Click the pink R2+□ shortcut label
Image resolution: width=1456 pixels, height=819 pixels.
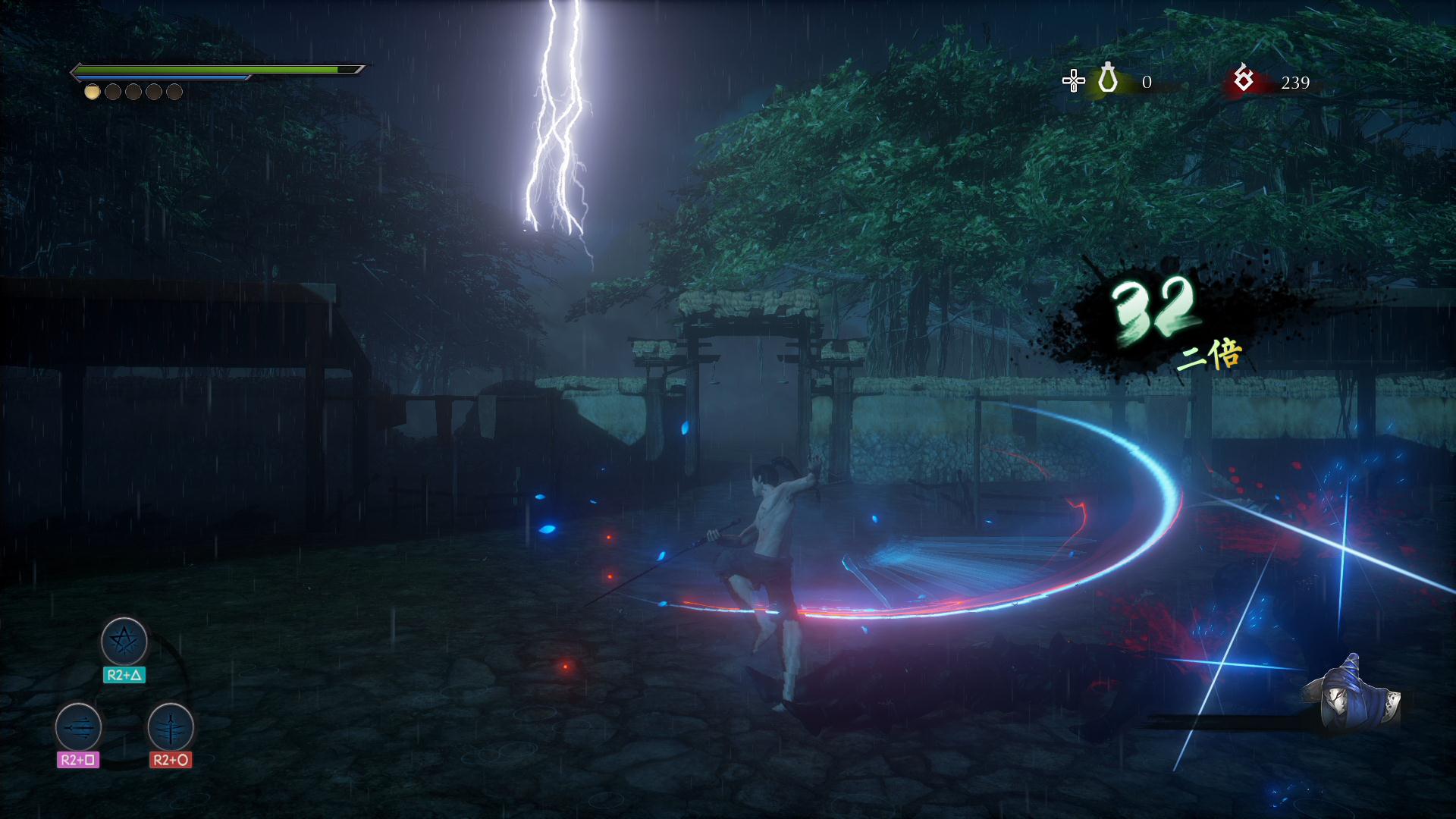[x=78, y=758]
